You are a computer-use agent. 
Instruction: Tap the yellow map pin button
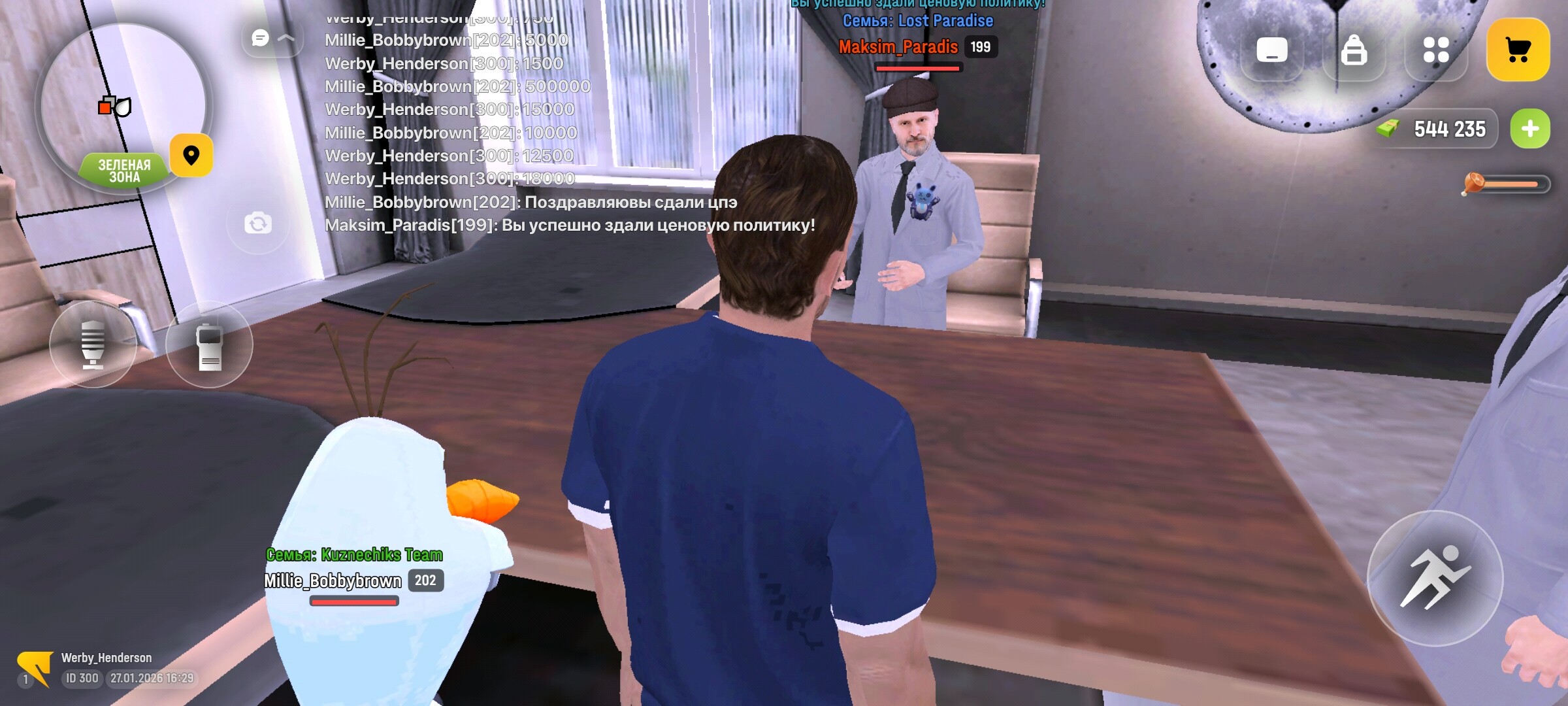tap(191, 156)
